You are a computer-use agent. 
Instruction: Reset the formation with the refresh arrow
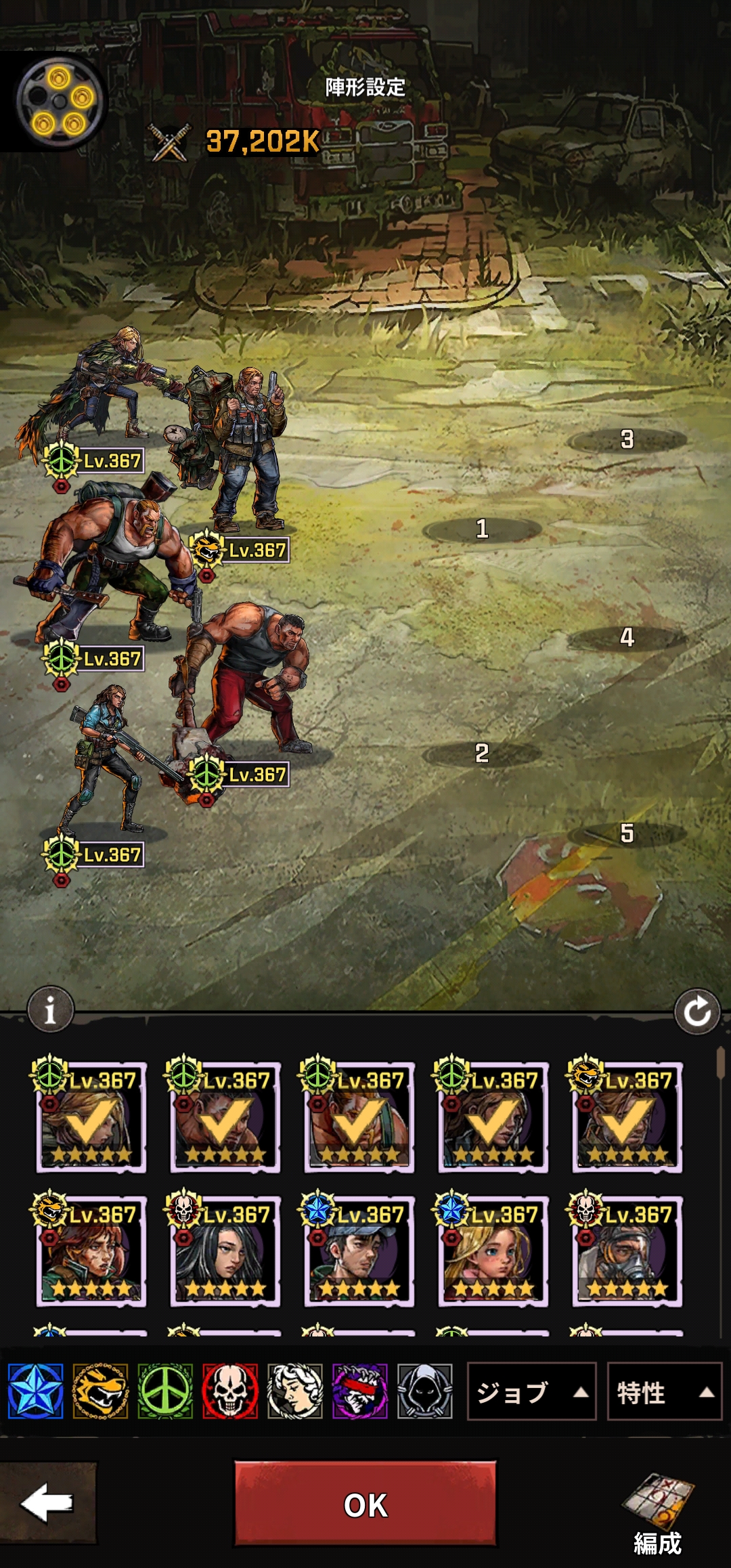click(697, 1012)
